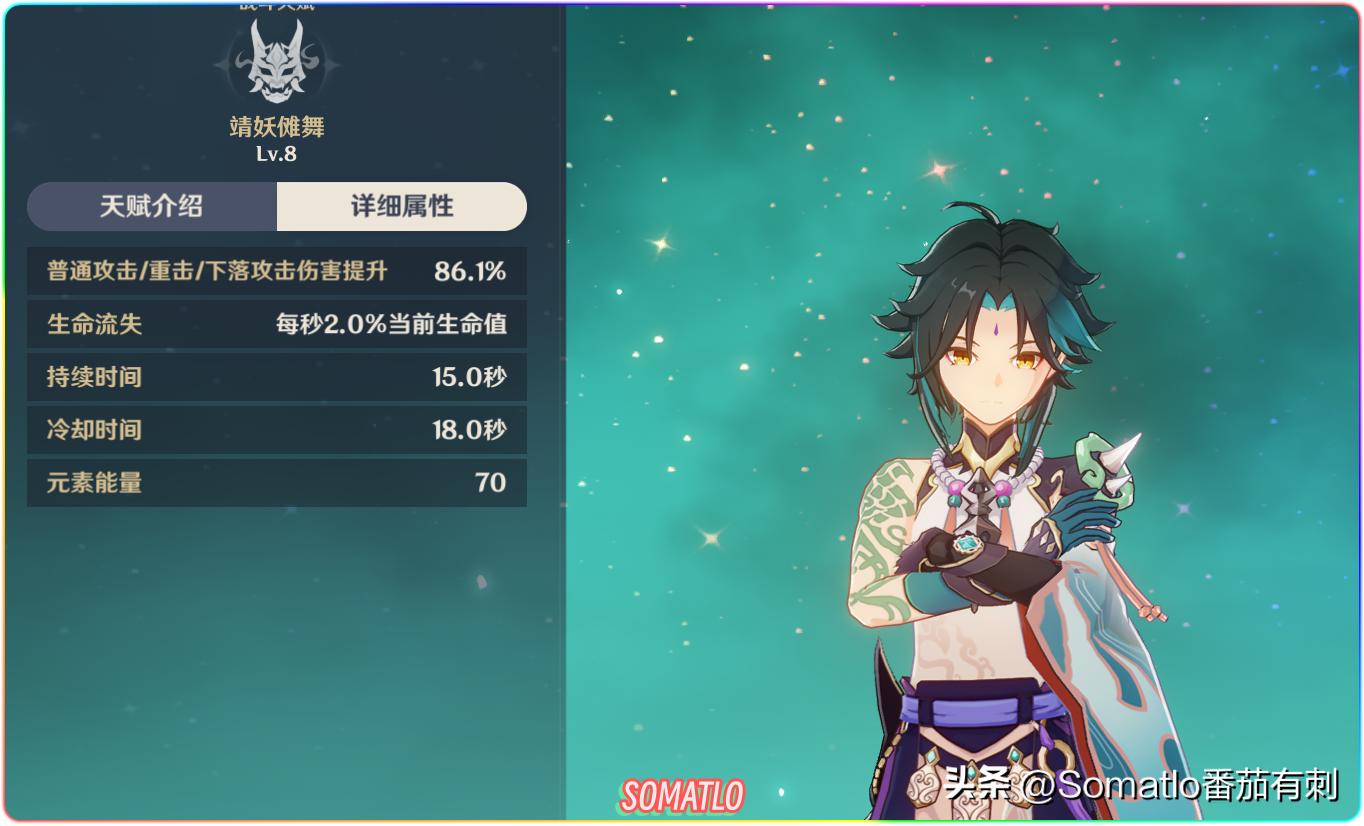Switch to the 天赋介绍 tab
1364x826 pixels.
point(151,207)
